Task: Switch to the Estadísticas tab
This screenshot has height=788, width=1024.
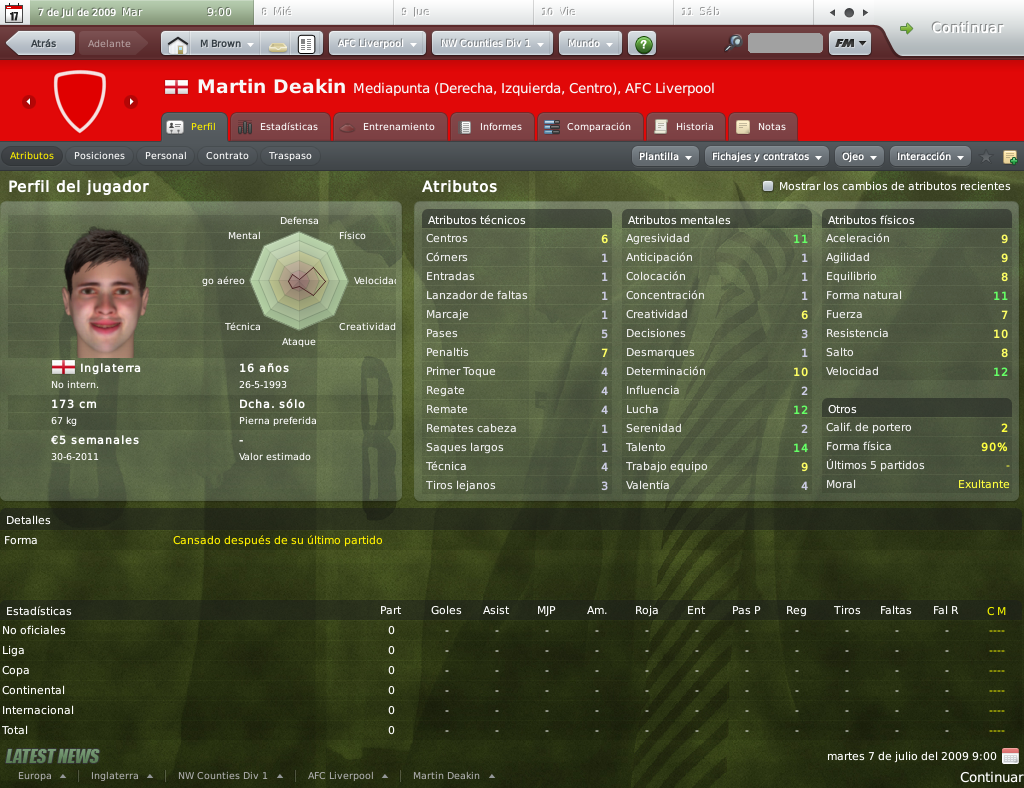Action: pyautogui.click(x=279, y=127)
